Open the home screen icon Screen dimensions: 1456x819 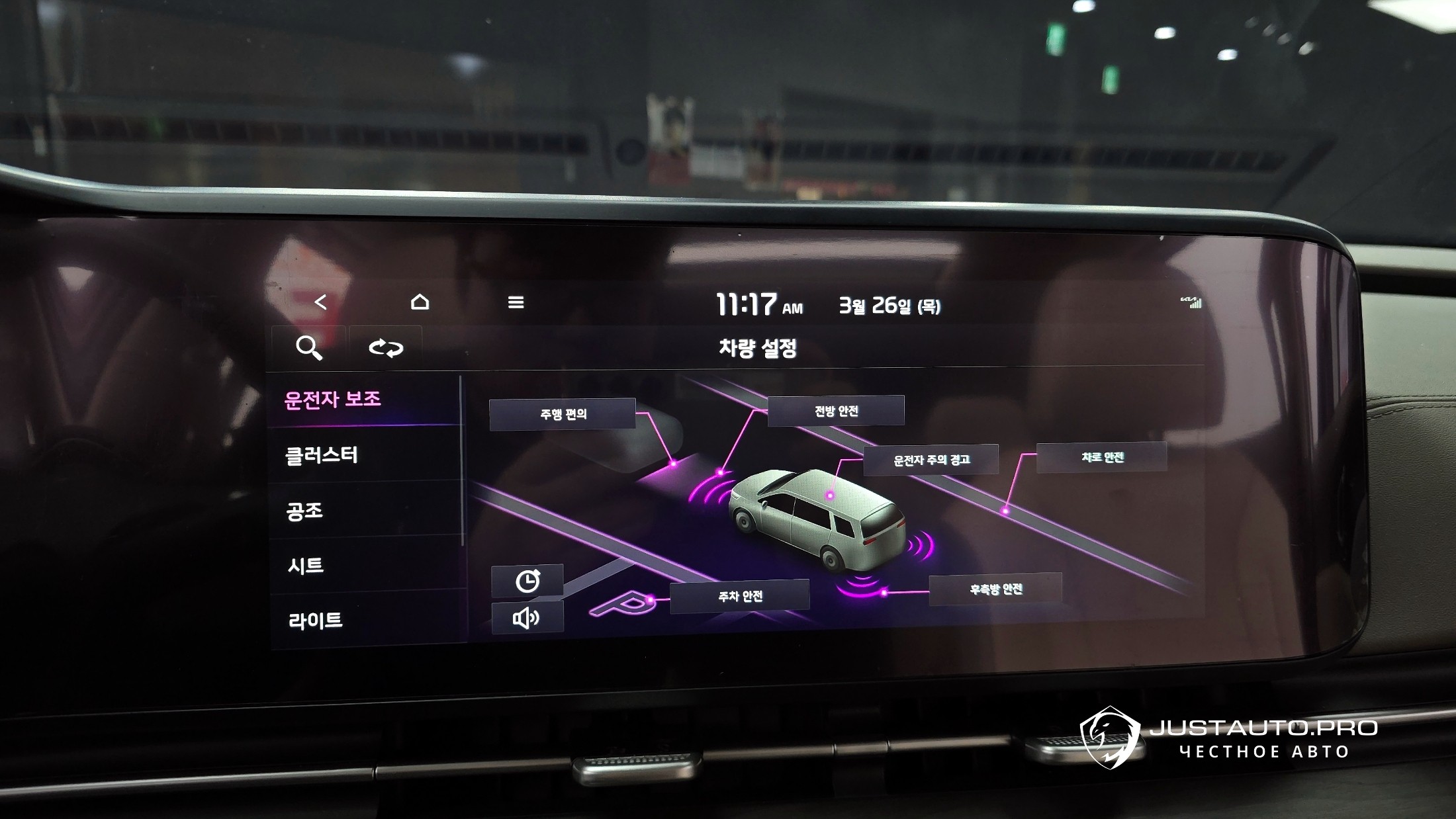tap(420, 302)
